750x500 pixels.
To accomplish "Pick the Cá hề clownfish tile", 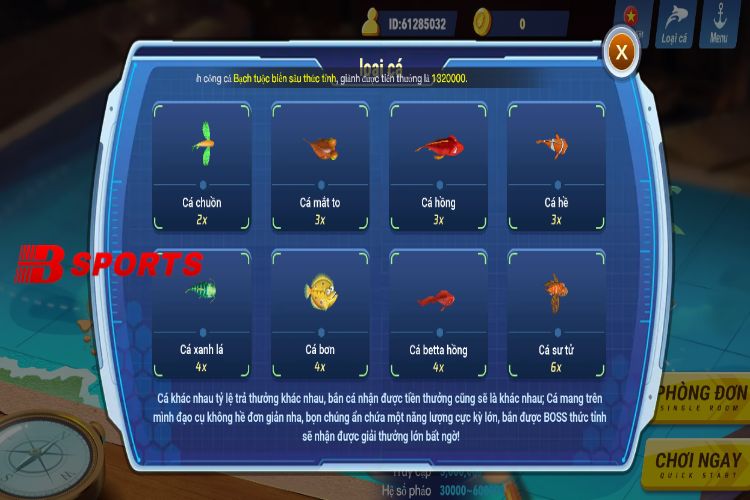I will point(556,166).
